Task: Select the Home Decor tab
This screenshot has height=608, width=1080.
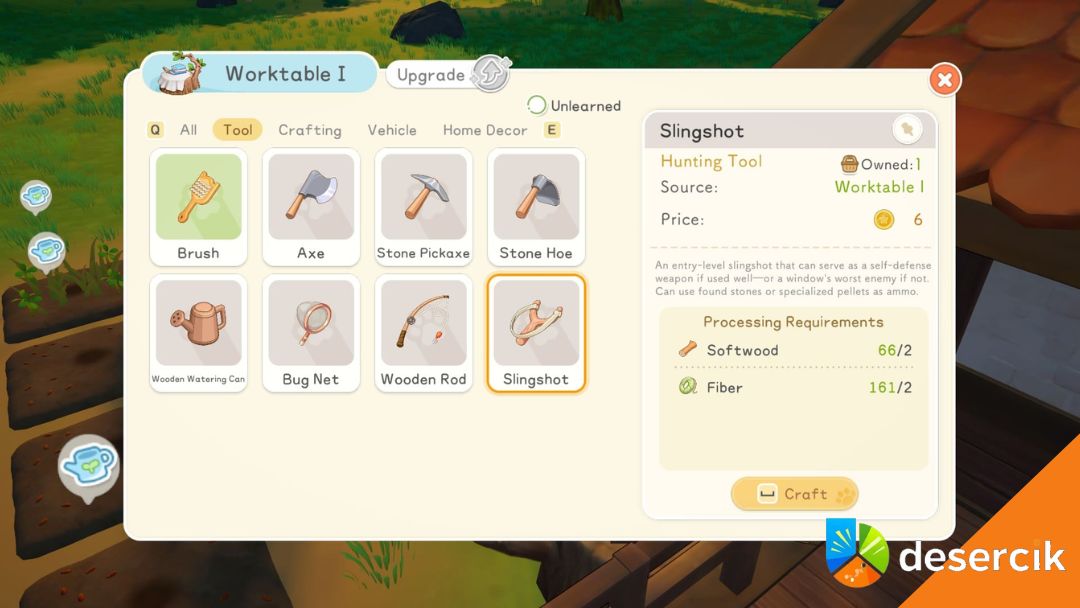Action: [485, 130]
